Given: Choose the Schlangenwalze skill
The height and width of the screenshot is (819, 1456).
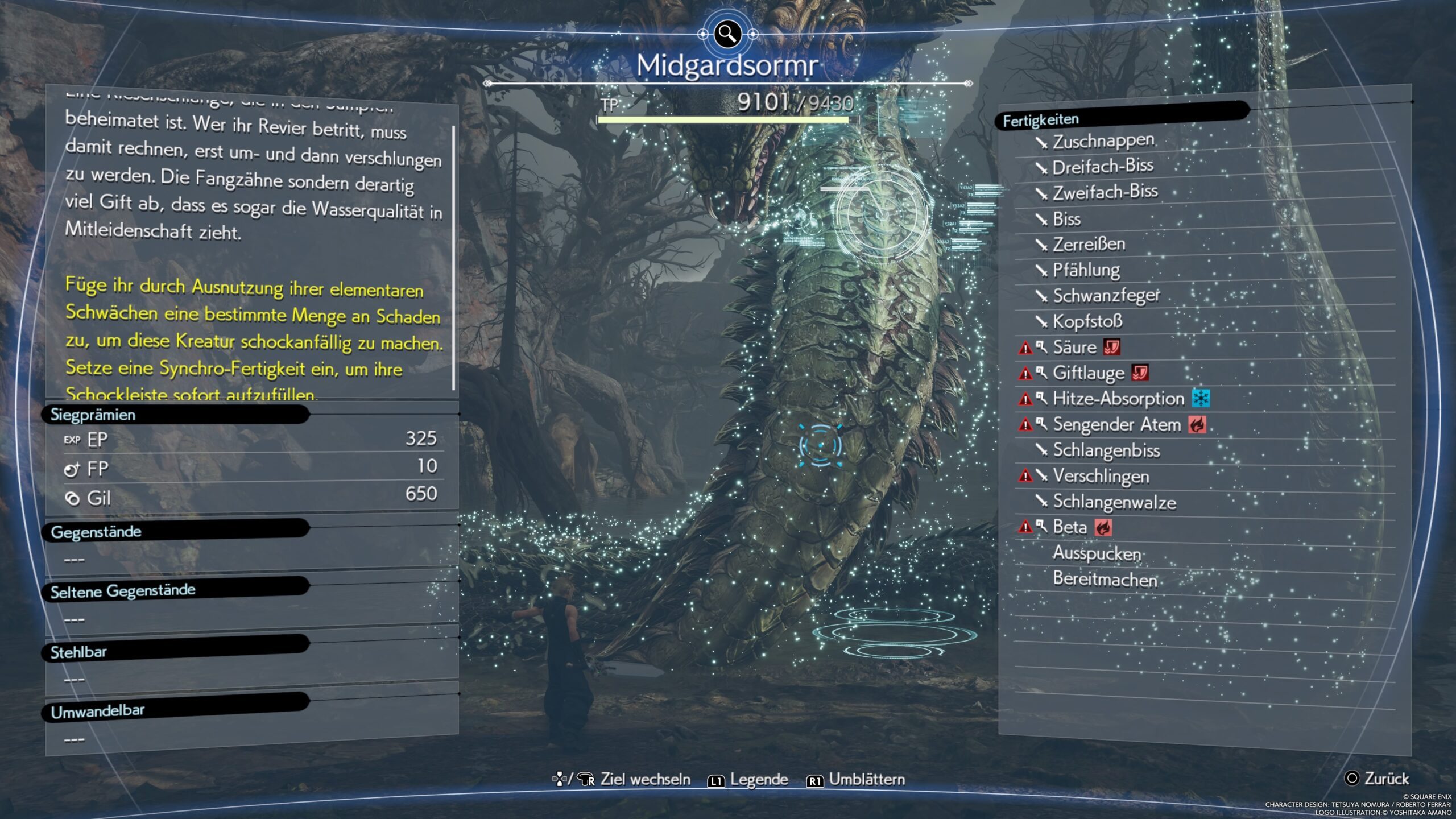Looking at the screenshot, I should [x=1114, y=502].
